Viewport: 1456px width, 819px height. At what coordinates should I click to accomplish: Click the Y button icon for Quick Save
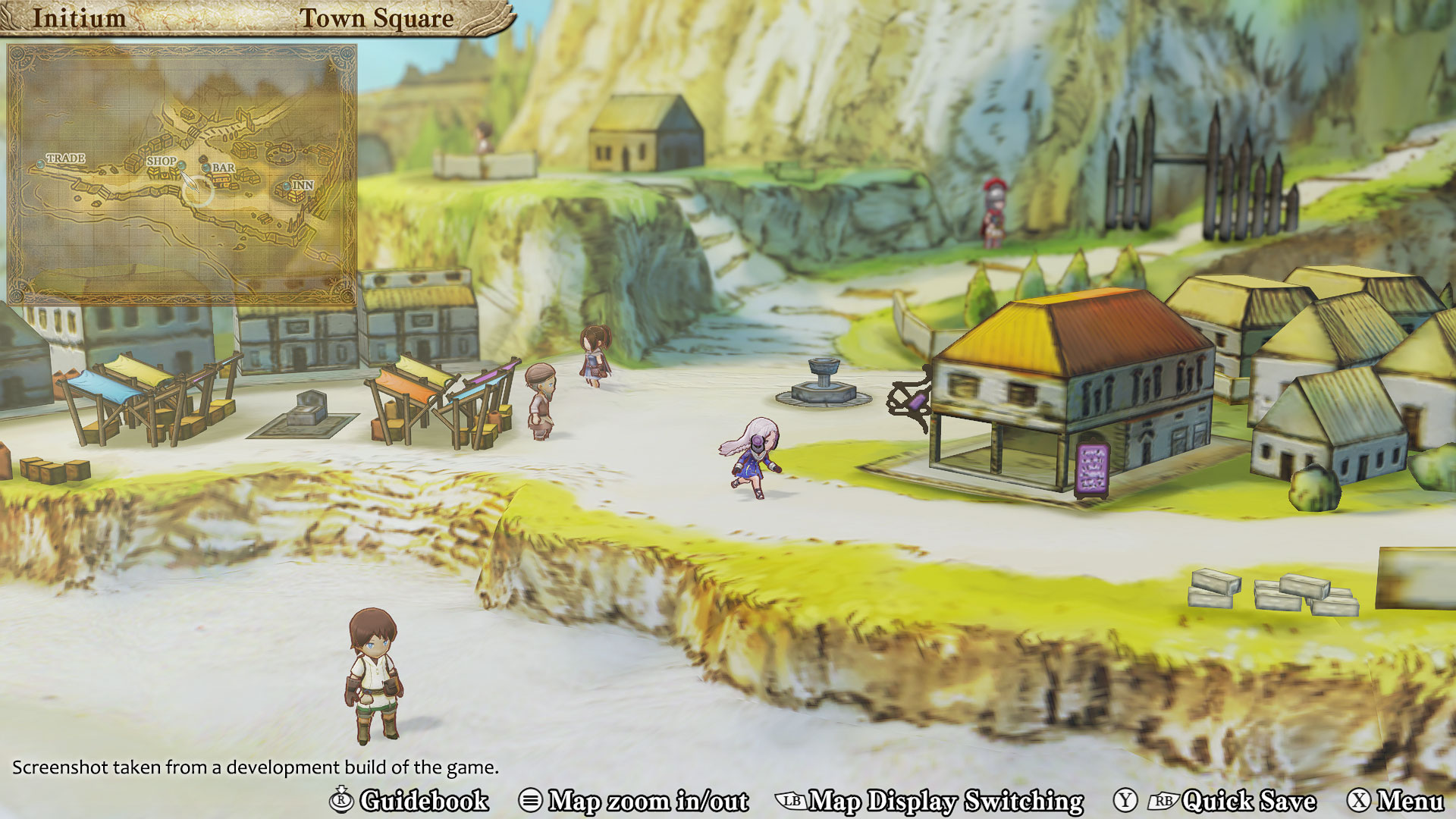click(1125, 800)
